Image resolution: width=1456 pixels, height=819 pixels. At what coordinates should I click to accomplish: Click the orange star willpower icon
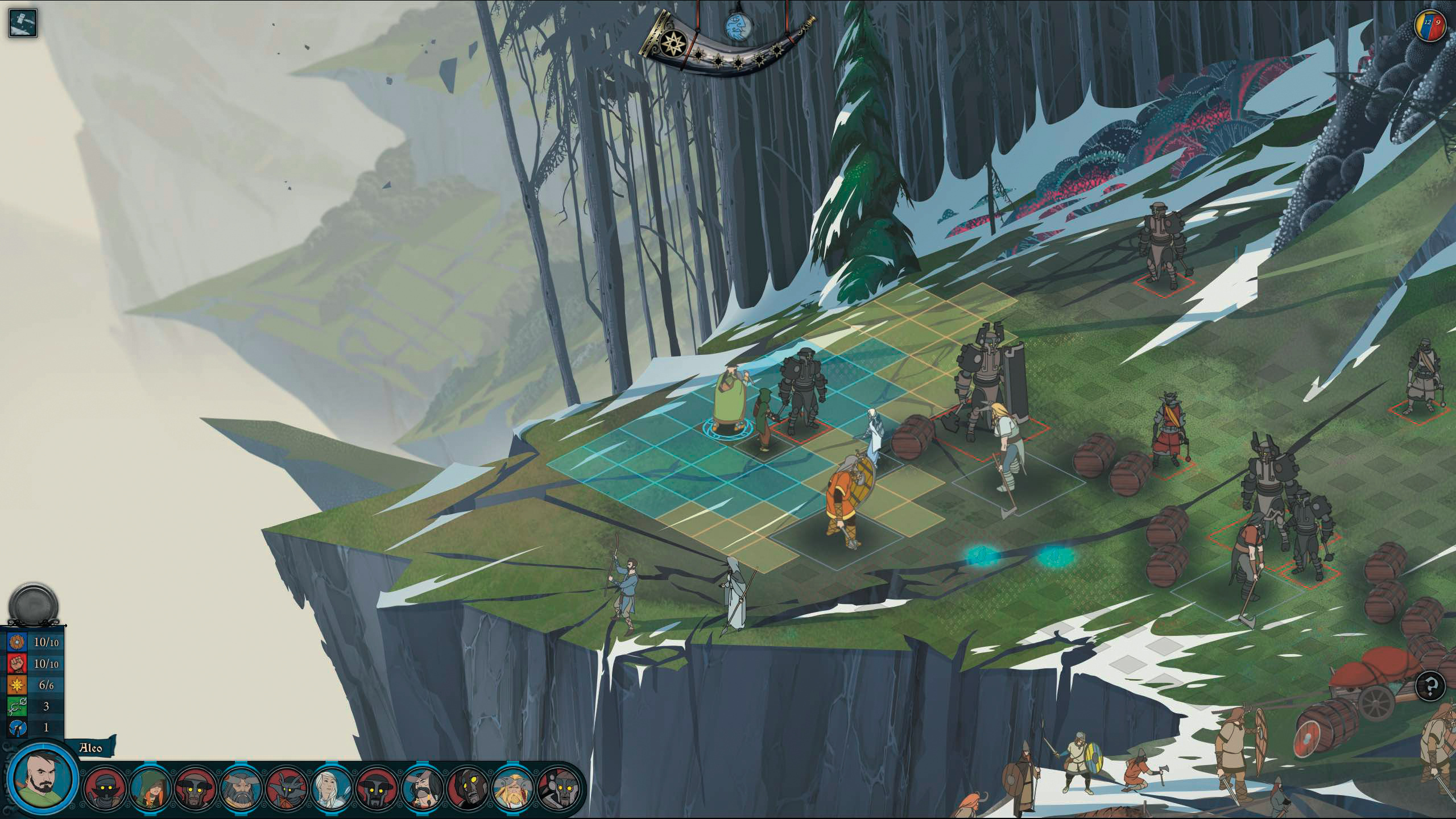18,685
